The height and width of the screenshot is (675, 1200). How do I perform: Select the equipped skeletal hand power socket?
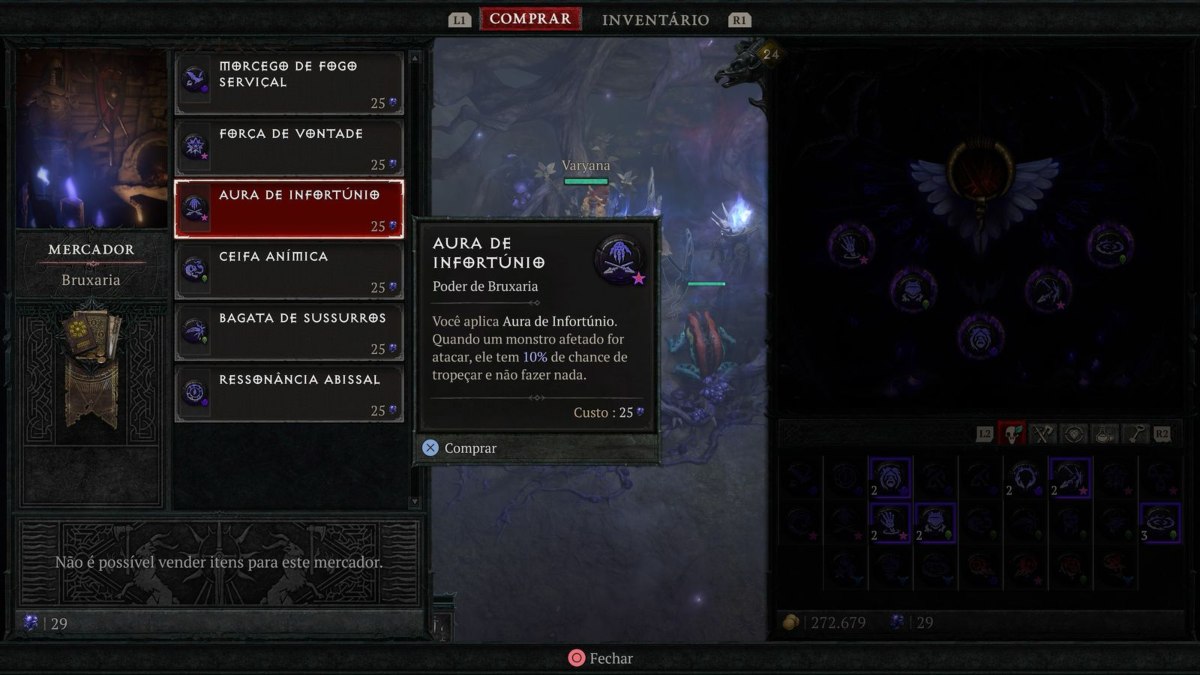[x=851, y=243]
